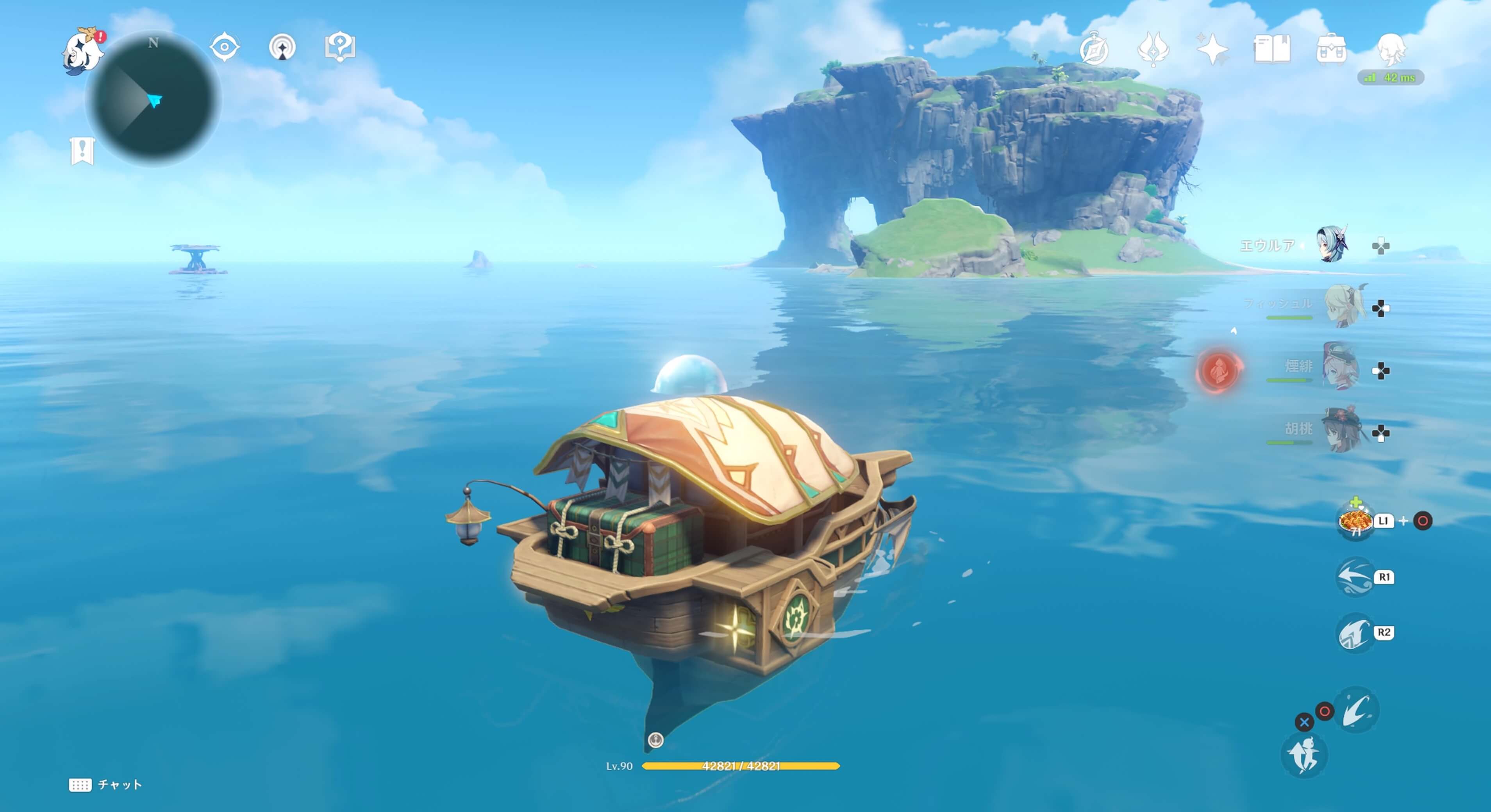Open the question-mark tutorial icon
Viewport: 1491px width, 812px height.
(340, 47)
